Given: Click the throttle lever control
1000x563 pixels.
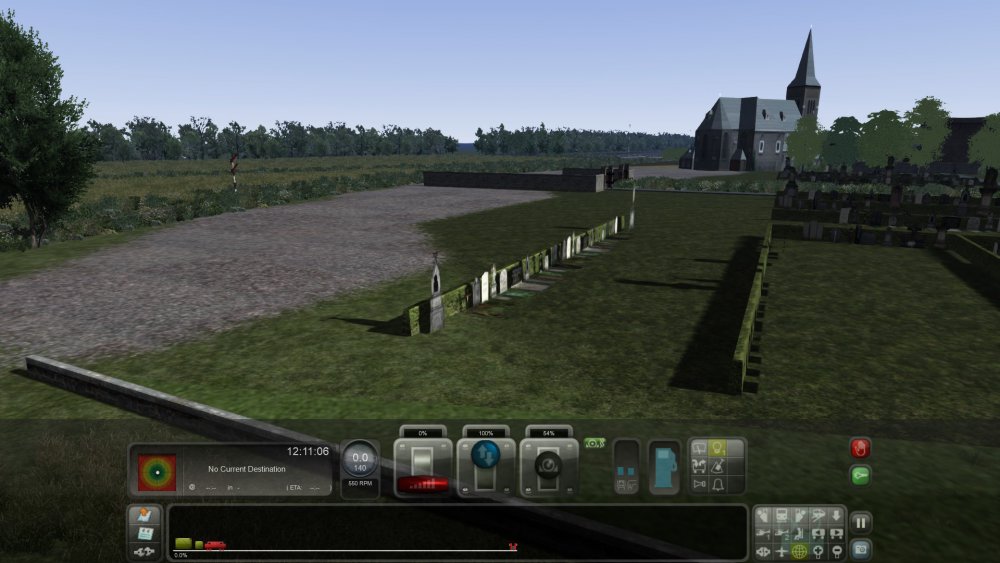Looking at the screenshot, I should 422,465.
